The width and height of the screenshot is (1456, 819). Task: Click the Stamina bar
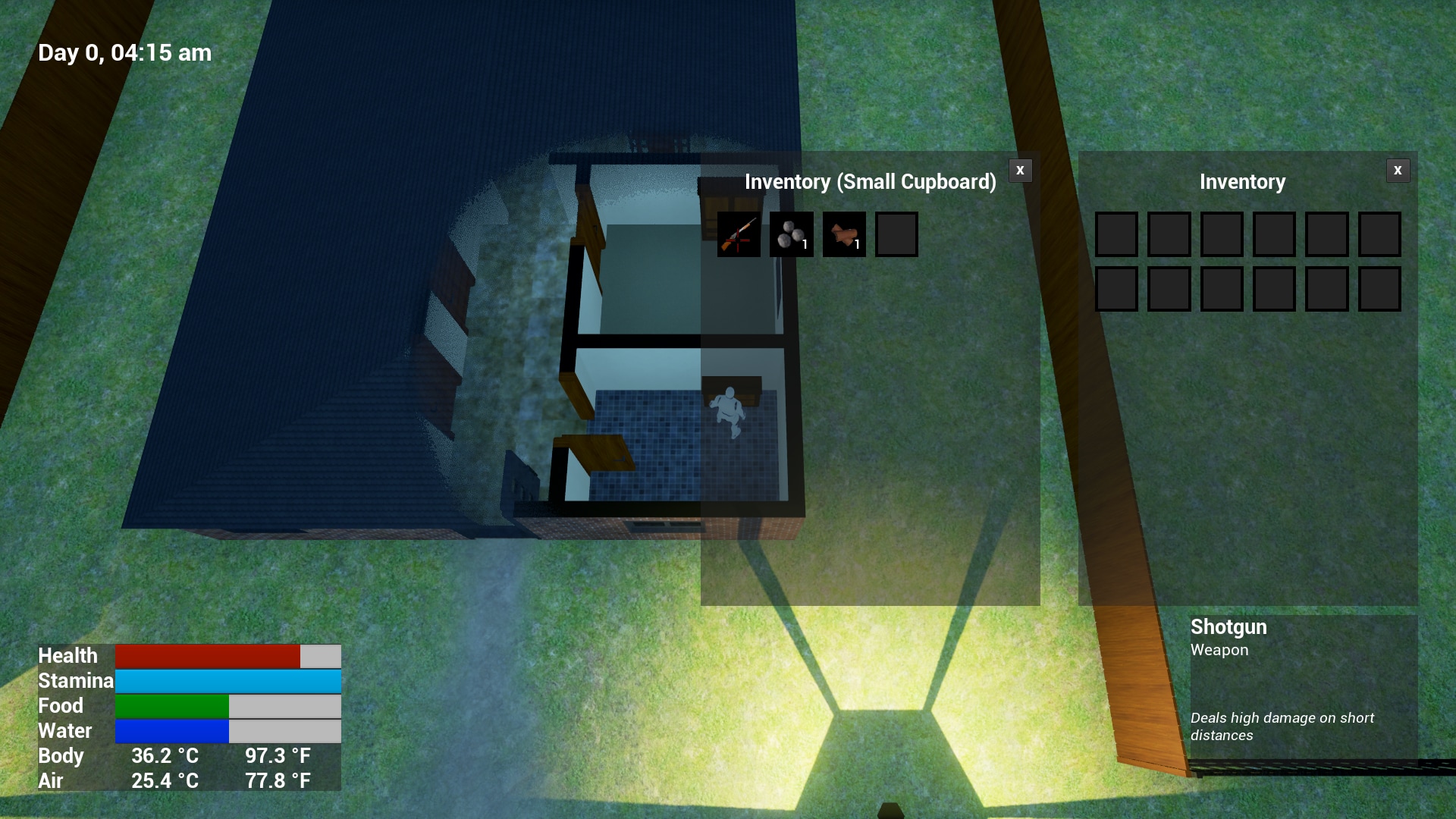pyautogui.click(x=227, y=681)
